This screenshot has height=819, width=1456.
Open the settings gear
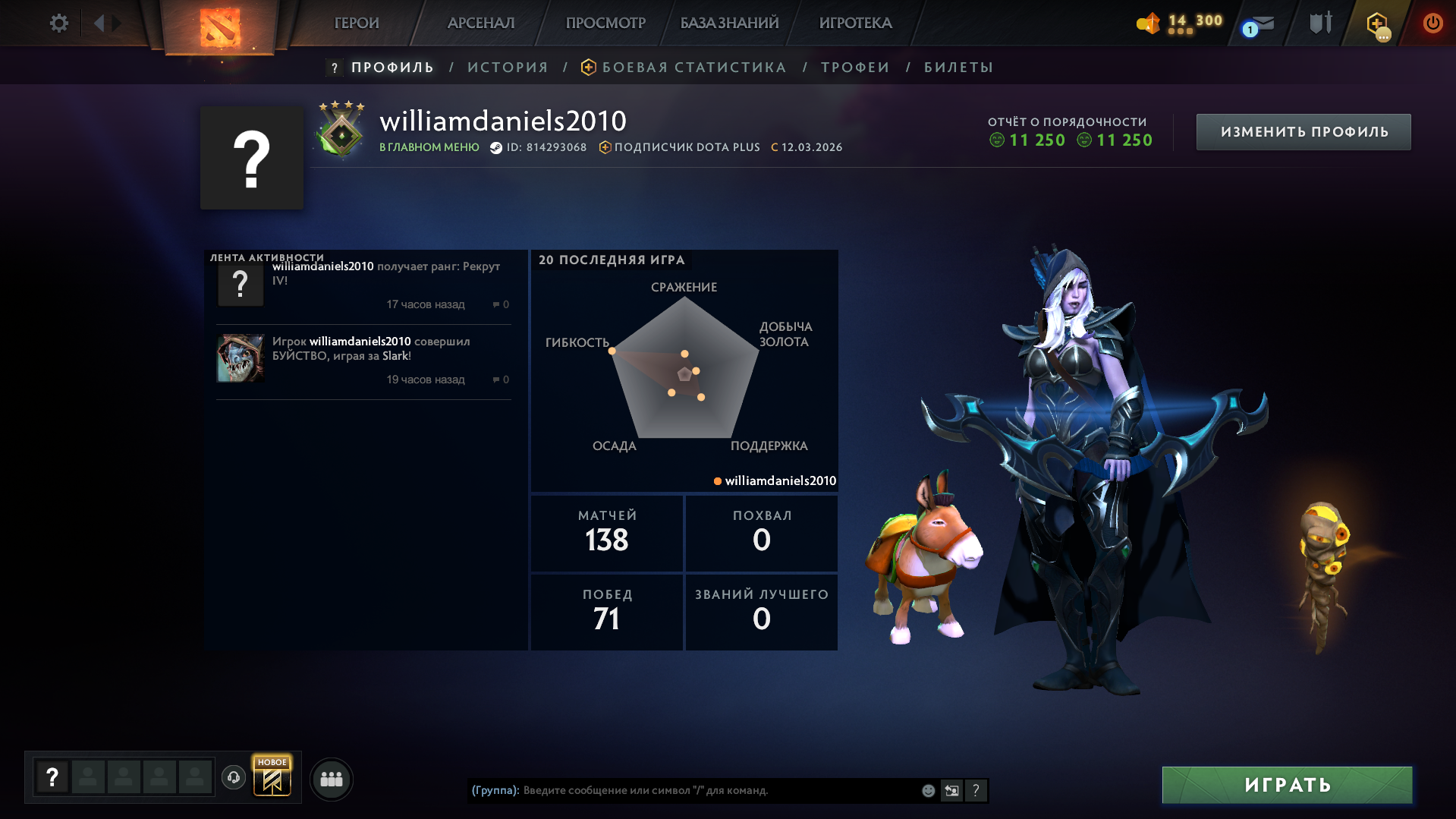[58, 23]
